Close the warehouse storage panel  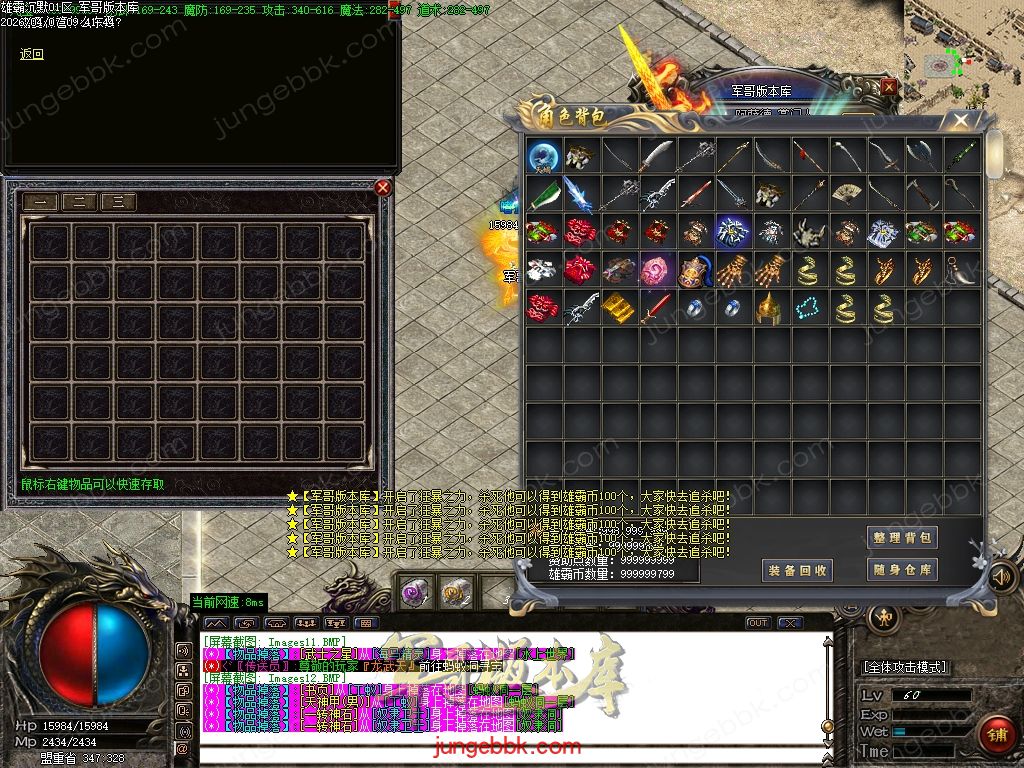383,187
